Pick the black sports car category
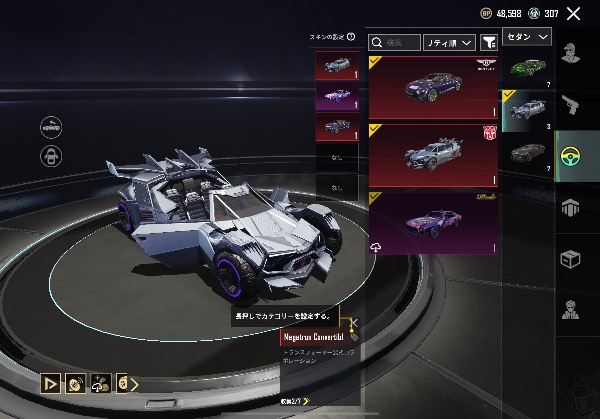This screenshot has width=600, height=419. click(528, 152)
